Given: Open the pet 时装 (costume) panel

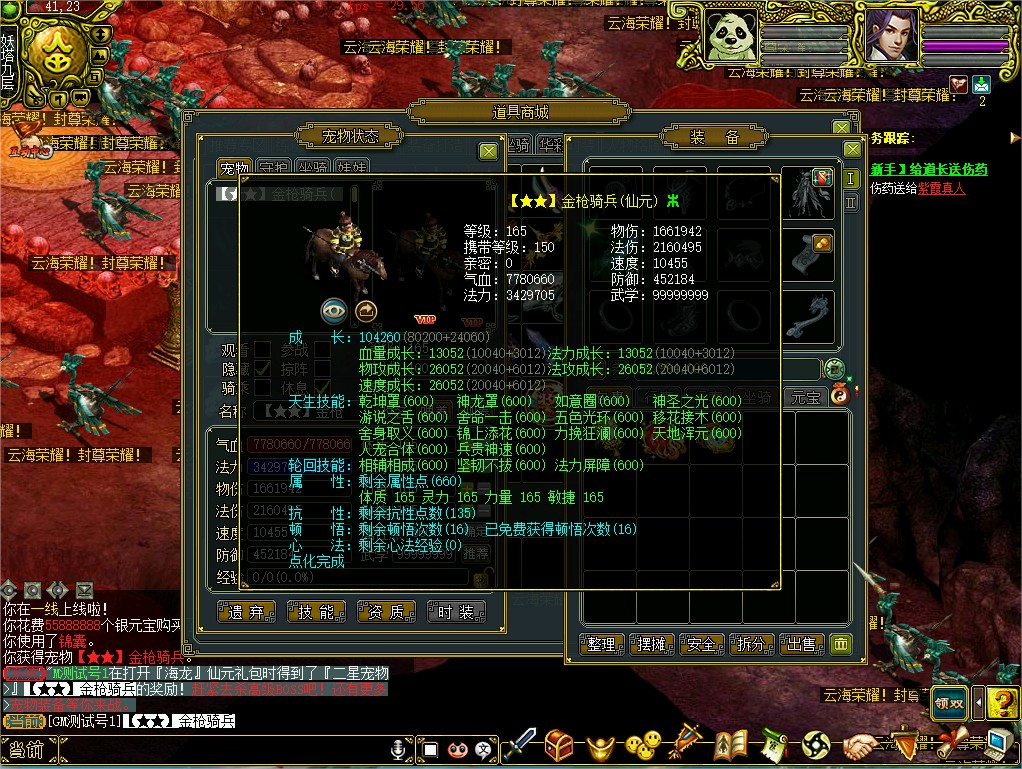Looking at the screenshot, I should [x=456, y=612].
